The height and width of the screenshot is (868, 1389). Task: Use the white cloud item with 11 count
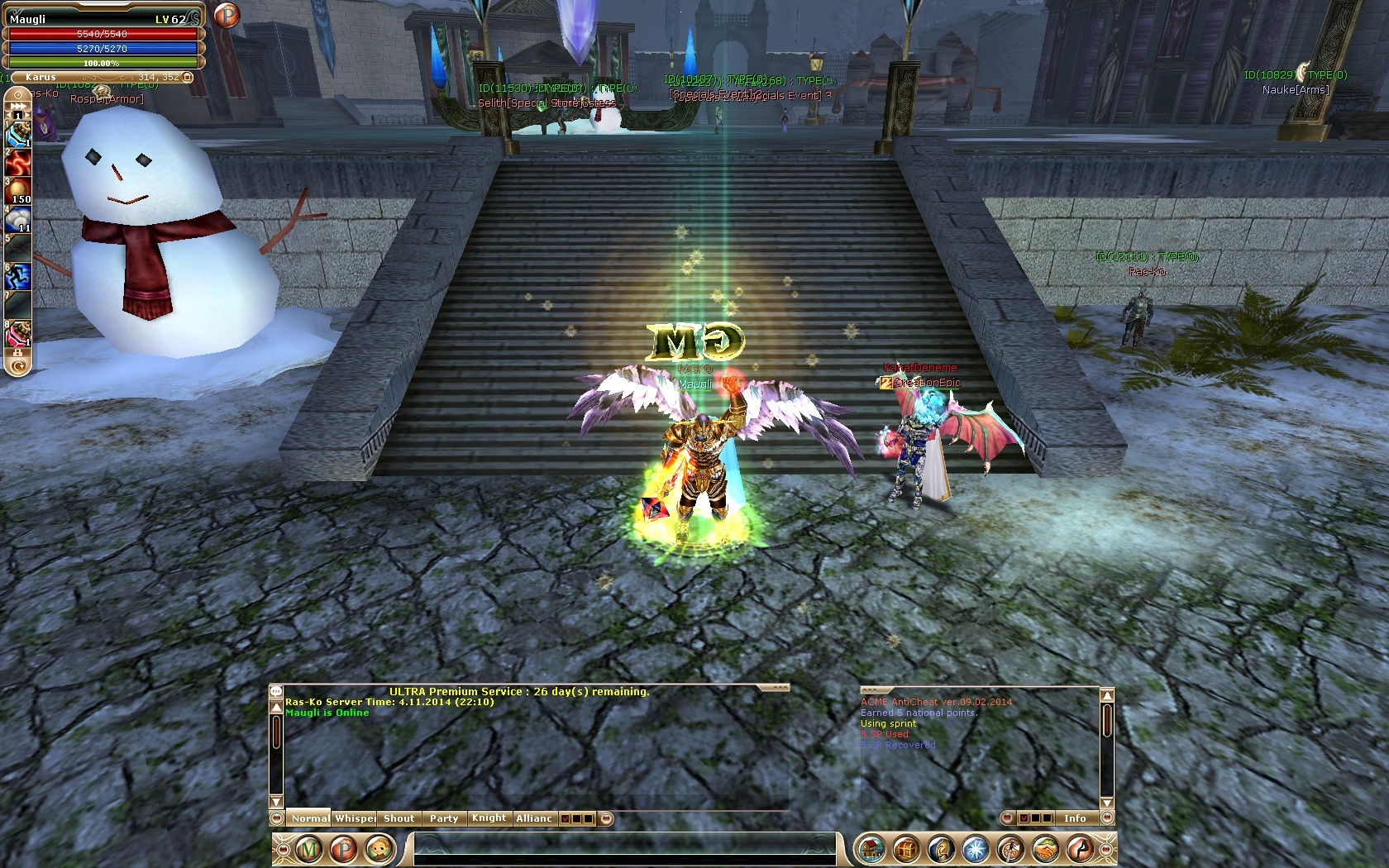coord(18,219)
